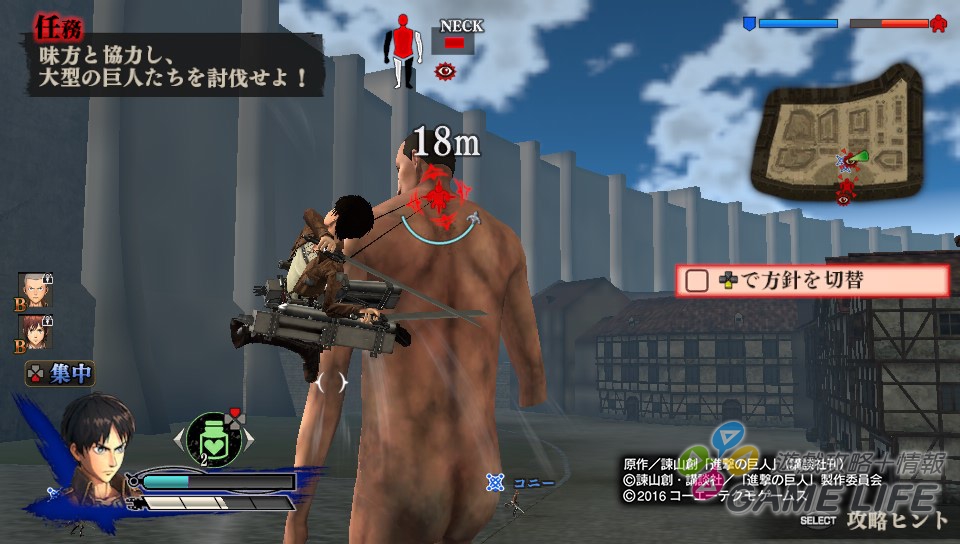Click the 集中 strategy label
The image size is (960, 544).
(61, 375)
